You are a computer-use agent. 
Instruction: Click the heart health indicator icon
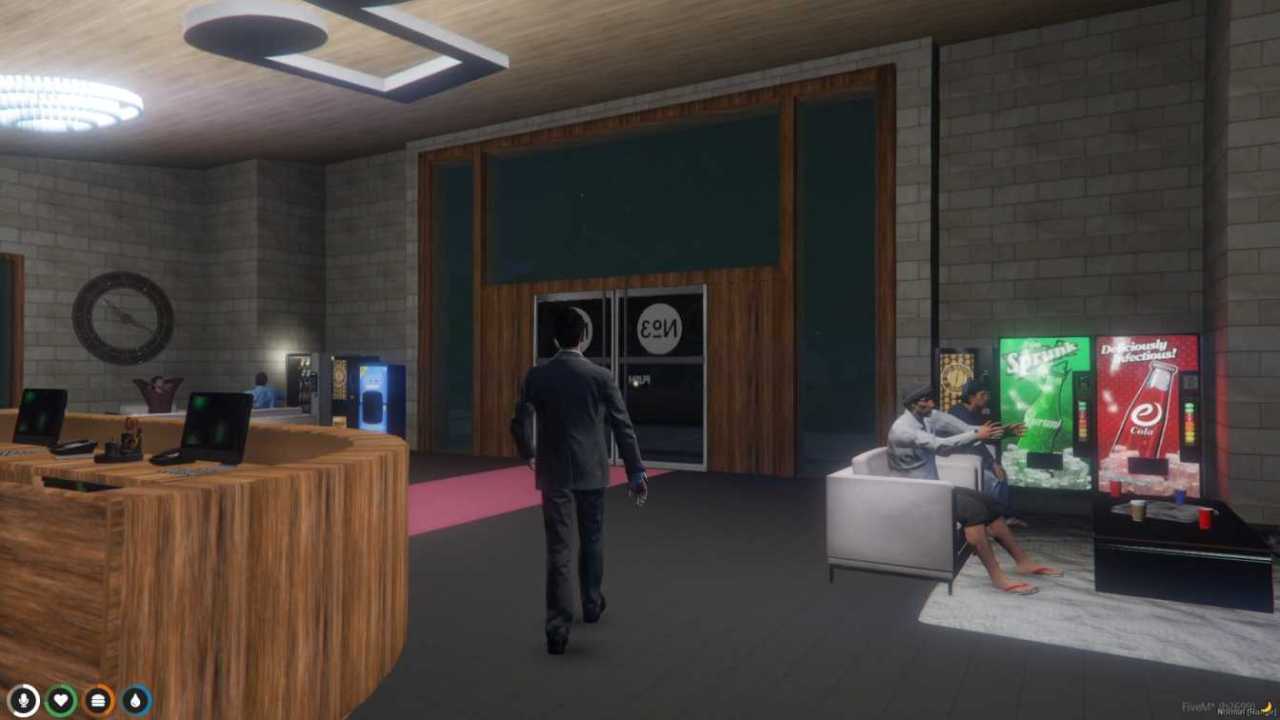tap(60, 699)
